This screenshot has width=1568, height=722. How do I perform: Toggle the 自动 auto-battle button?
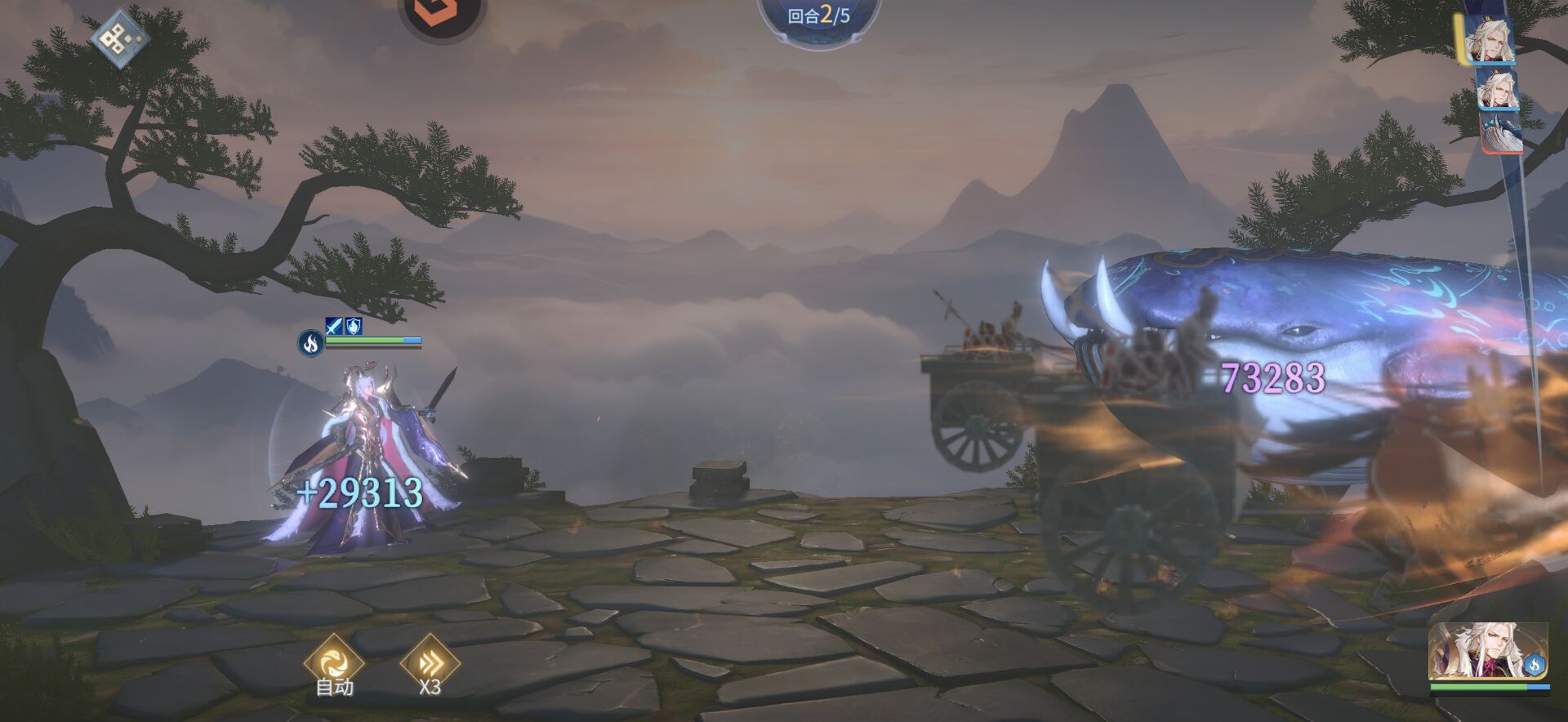coord(333,663)
